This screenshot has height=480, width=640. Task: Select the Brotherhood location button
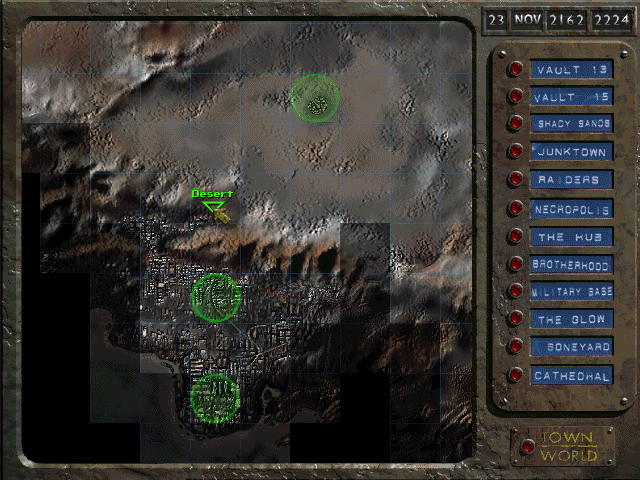(515, 265)
